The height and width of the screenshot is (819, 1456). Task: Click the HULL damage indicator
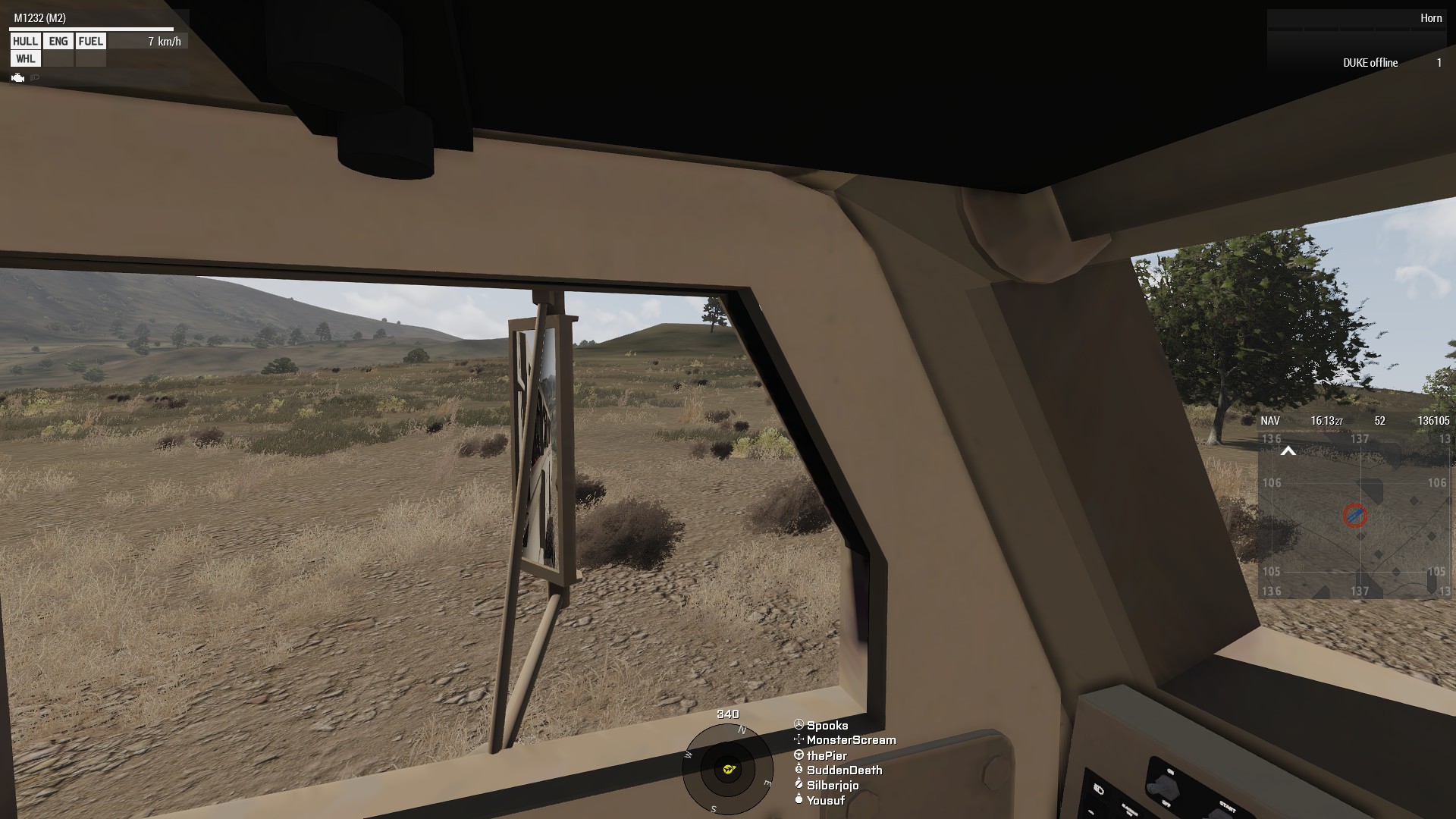25,42
